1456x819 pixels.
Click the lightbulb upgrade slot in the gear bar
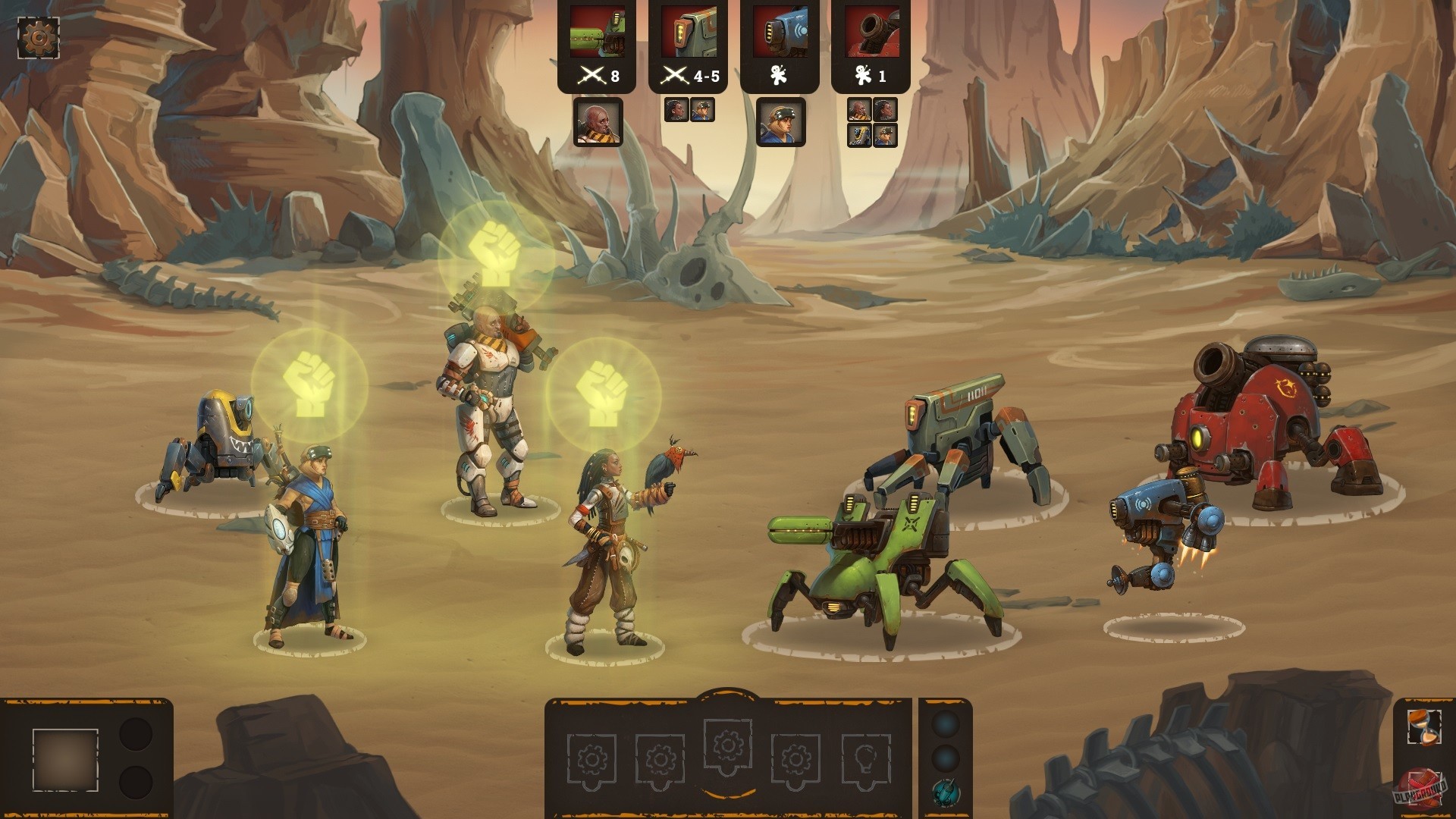866,758
